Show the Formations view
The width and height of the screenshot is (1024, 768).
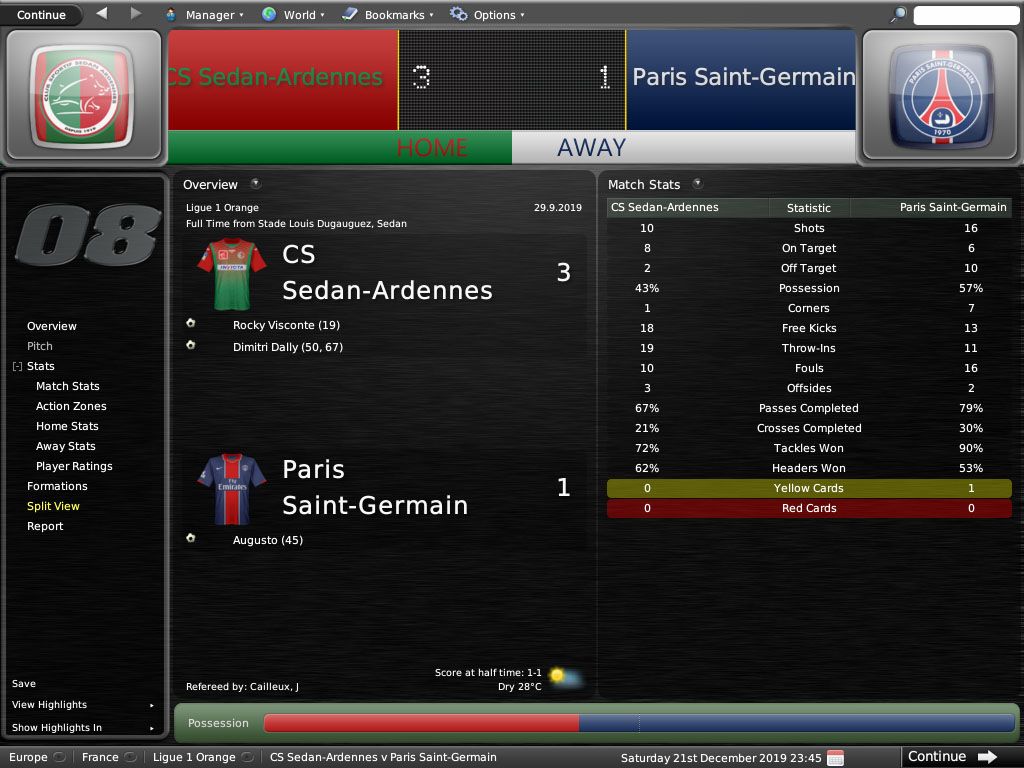click(x=57, y=486)
